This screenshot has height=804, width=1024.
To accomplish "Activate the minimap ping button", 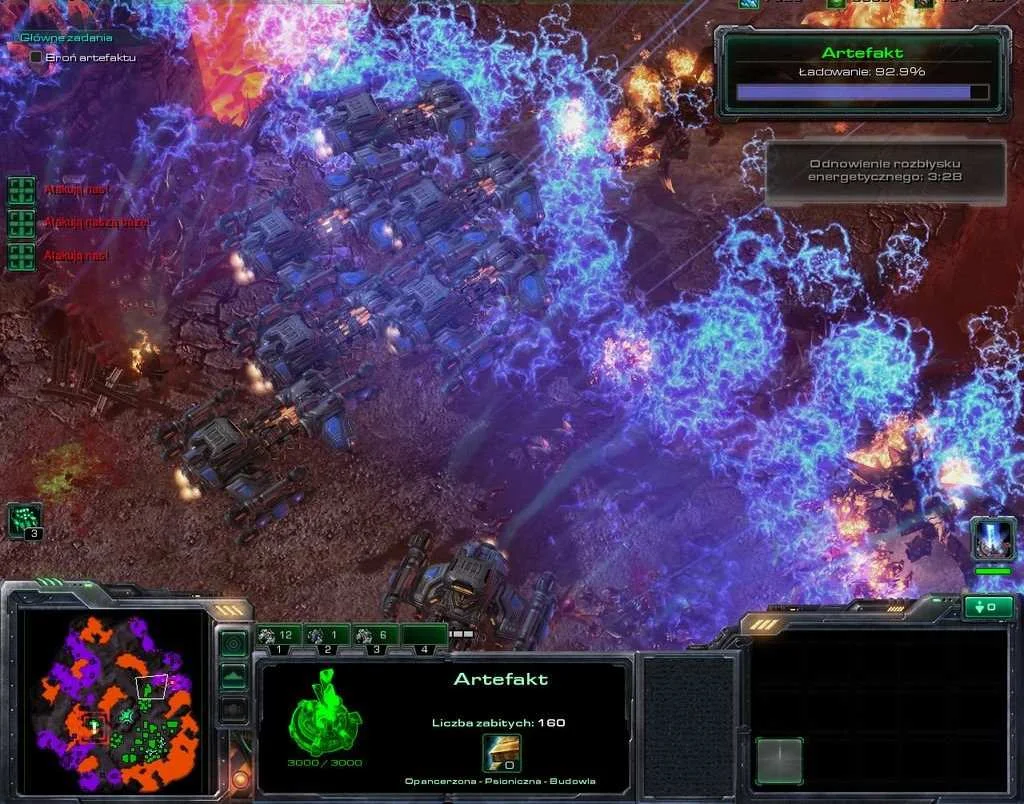I will click(x=233, y=643).
